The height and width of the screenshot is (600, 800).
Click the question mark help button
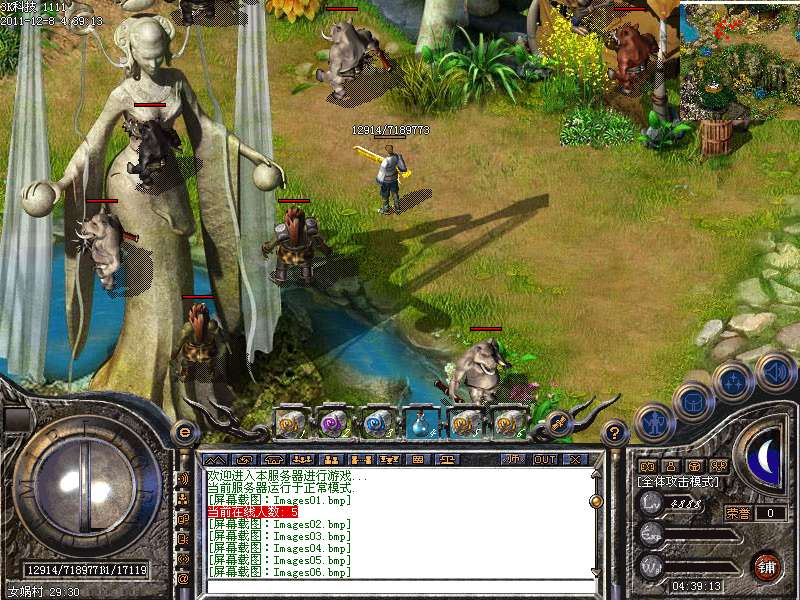[616, 433]
